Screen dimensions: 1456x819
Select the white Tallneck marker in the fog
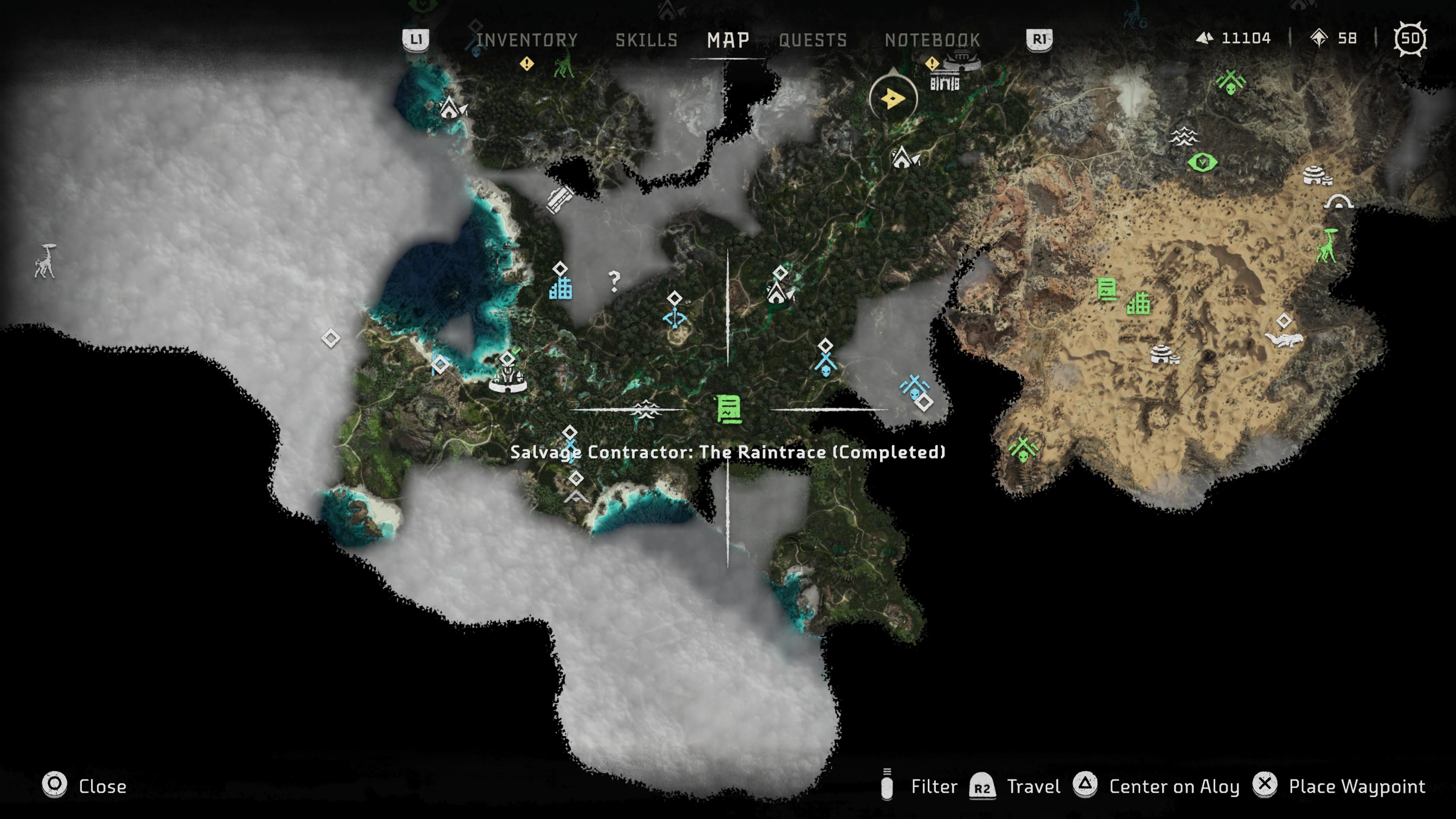pos(45,261)
